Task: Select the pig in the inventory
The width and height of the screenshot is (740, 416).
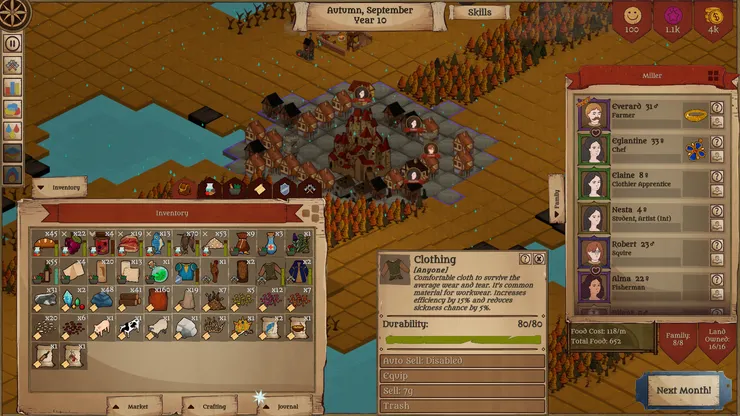Action: pos(100,326)
